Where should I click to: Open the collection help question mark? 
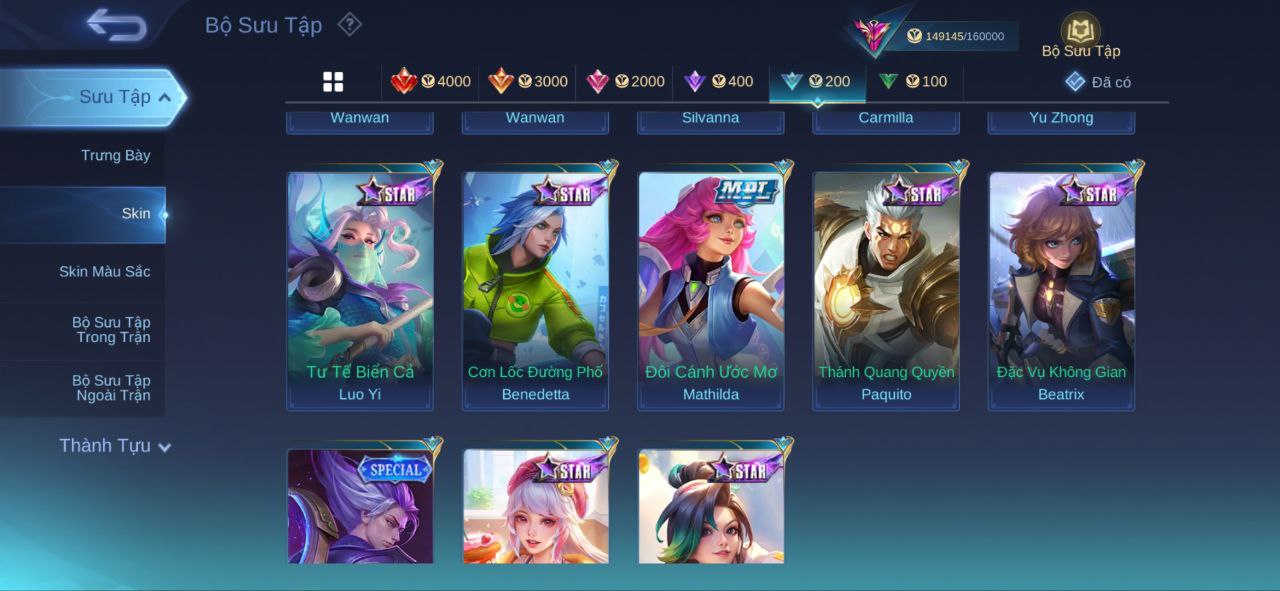click(349, 24)
